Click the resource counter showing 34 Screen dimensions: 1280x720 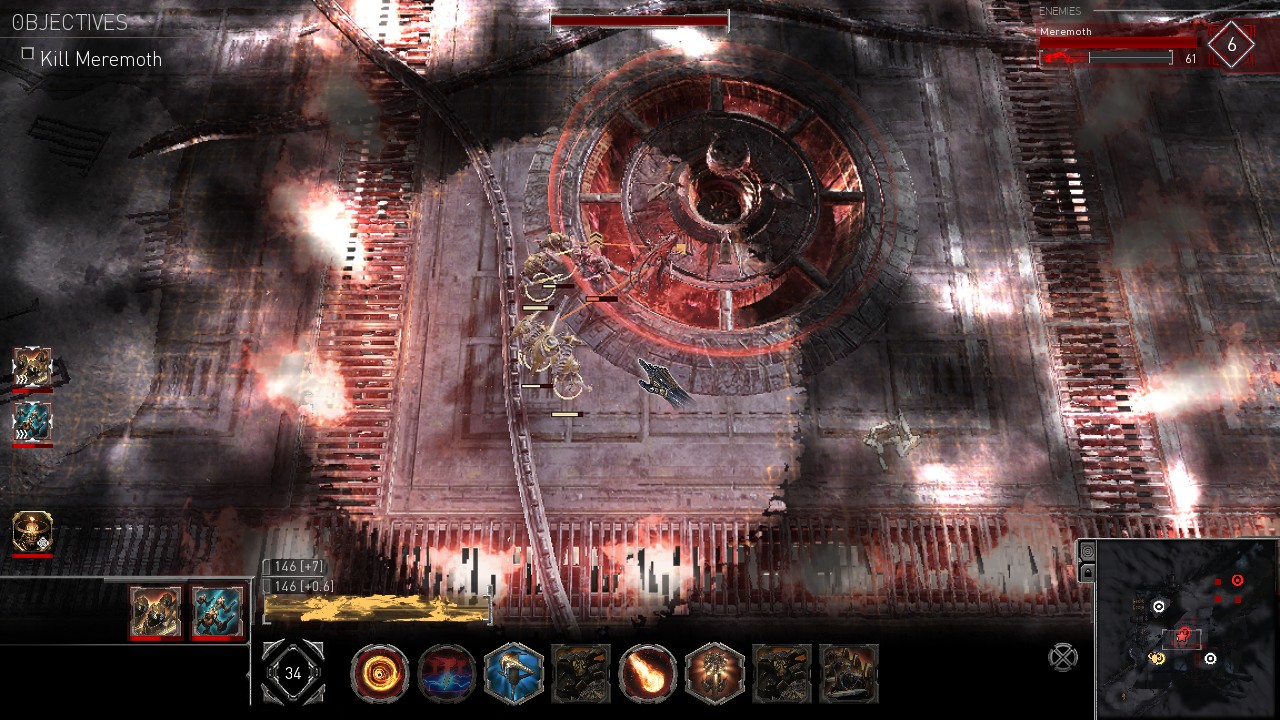[x=293, y=673]
